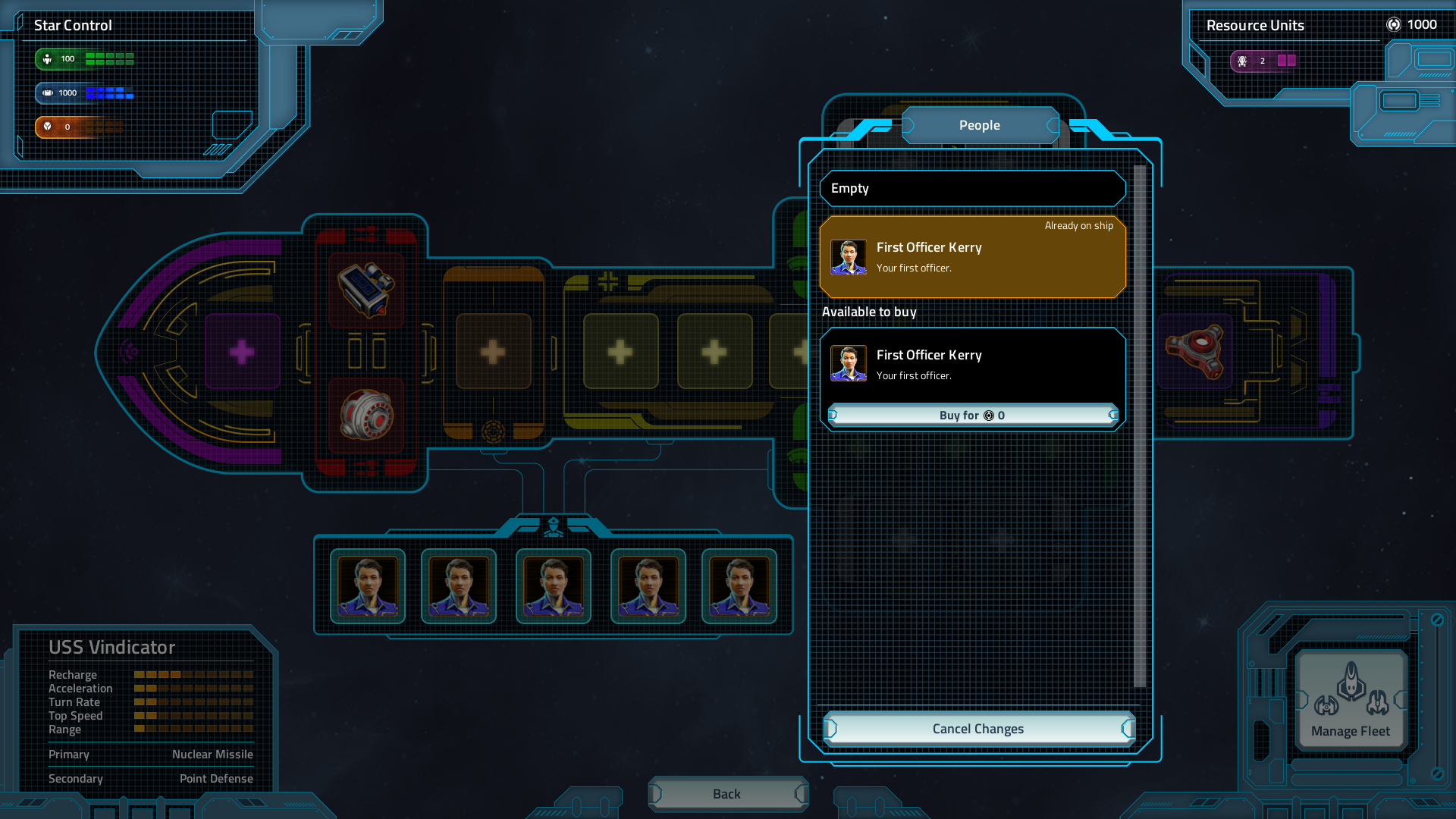Select the Empty crew option
The image size is (1456, 819).
pyautogui.click(x=972, y=189)
